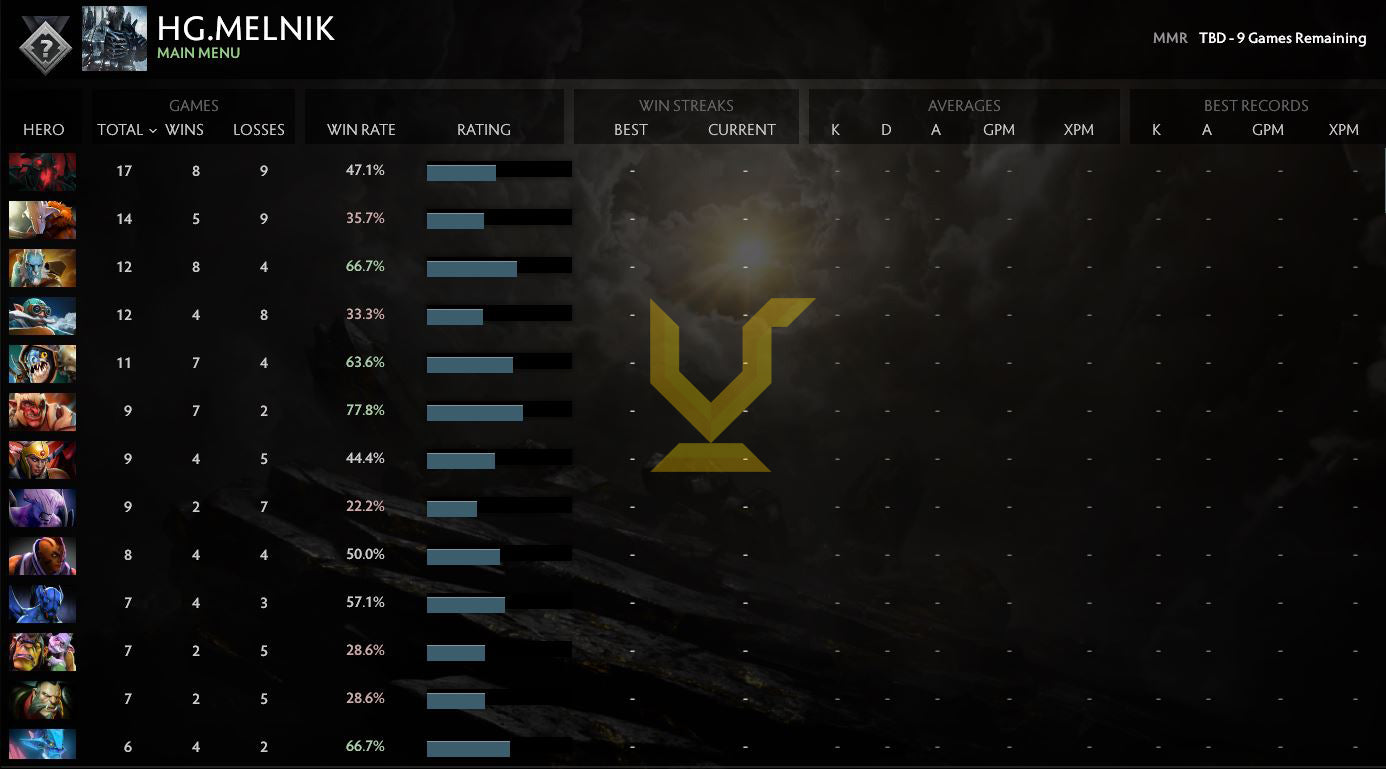Click the purple hero icon with 22.2% winrate
The width and height of the screenshot is (1386, 769).
(42, 506)
